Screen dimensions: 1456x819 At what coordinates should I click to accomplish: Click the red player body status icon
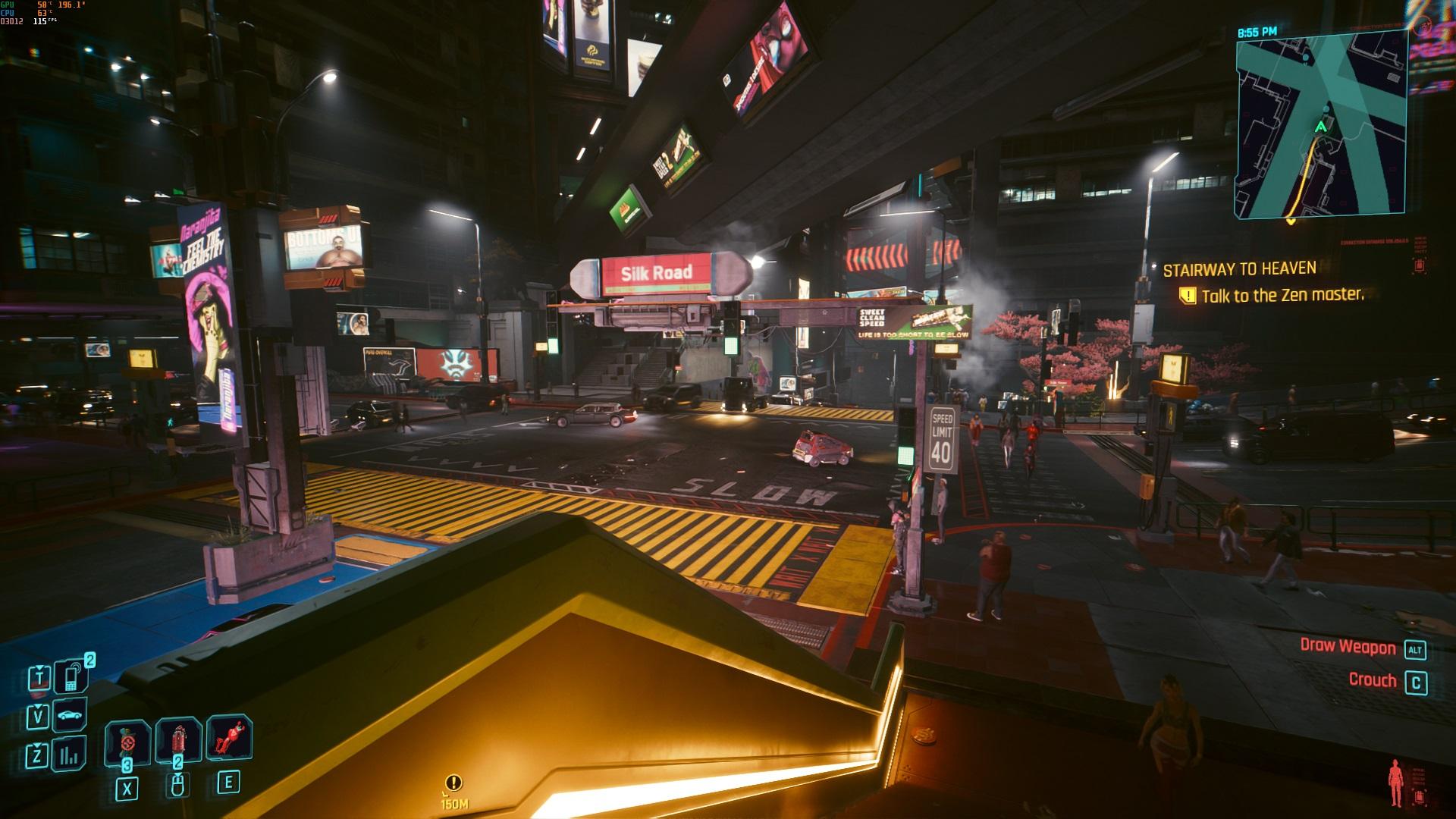(x=1395, y=784)
